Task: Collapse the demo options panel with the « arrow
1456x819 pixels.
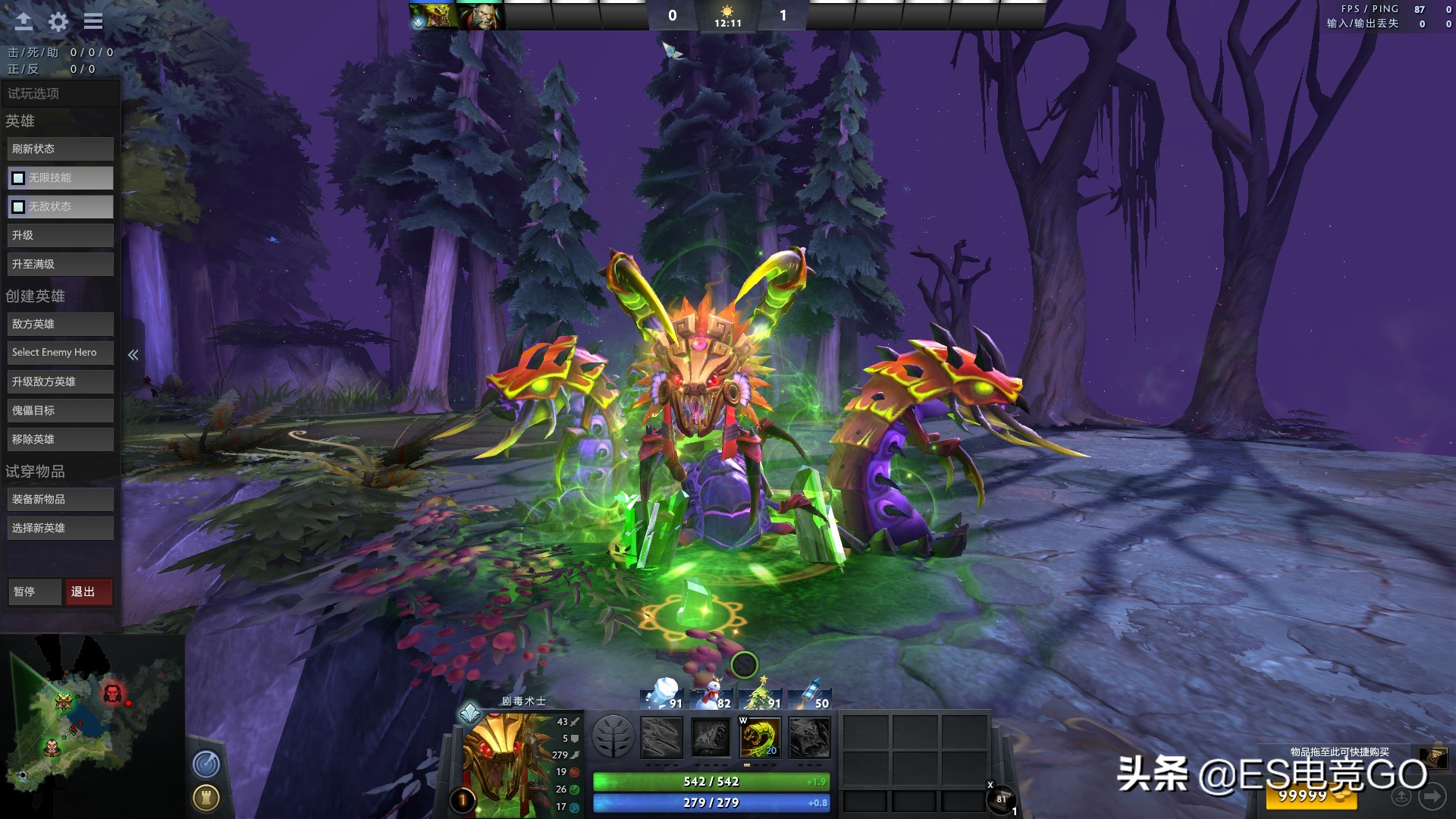Action: (133, 354)
